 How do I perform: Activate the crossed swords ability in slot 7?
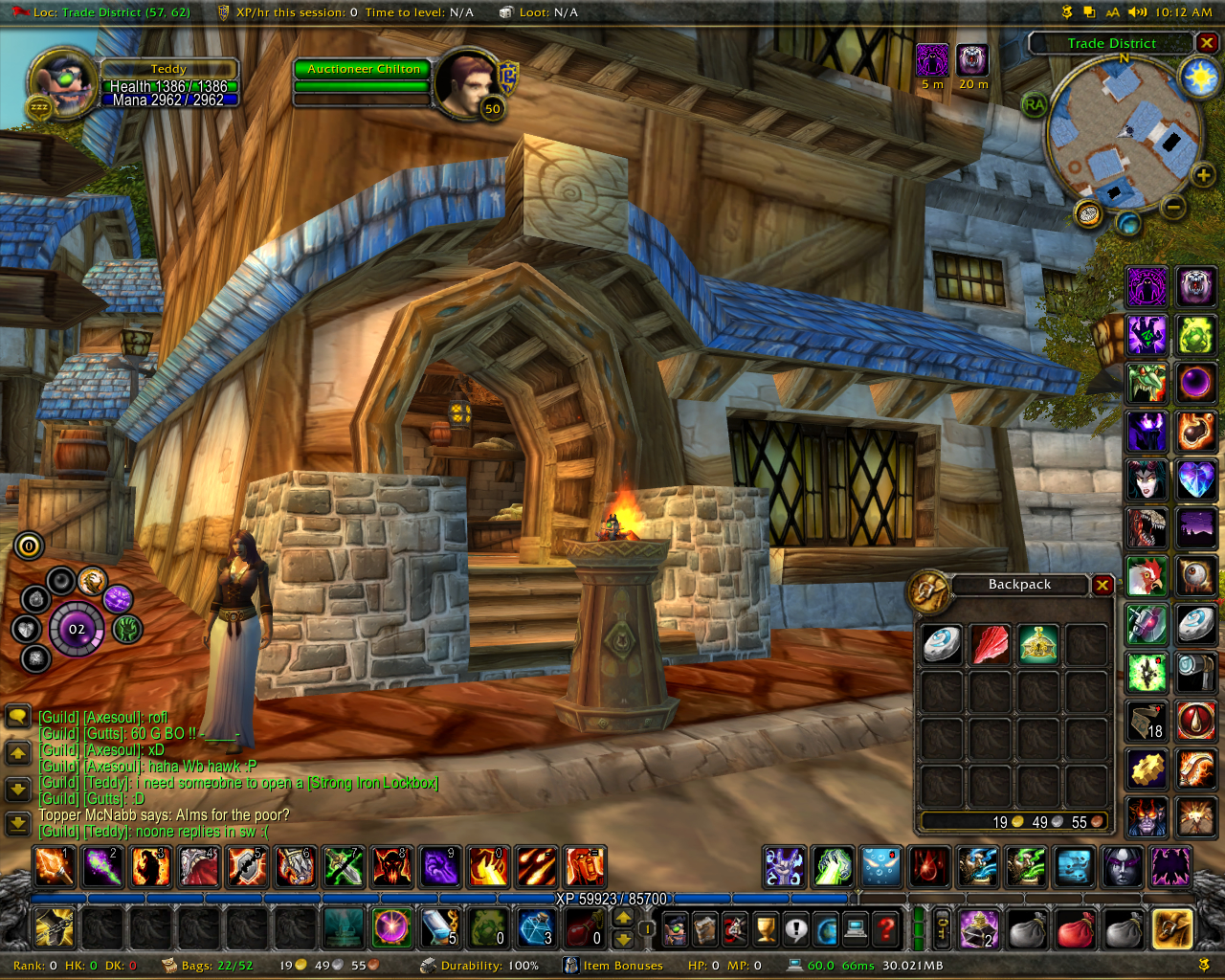coord(343,867)
